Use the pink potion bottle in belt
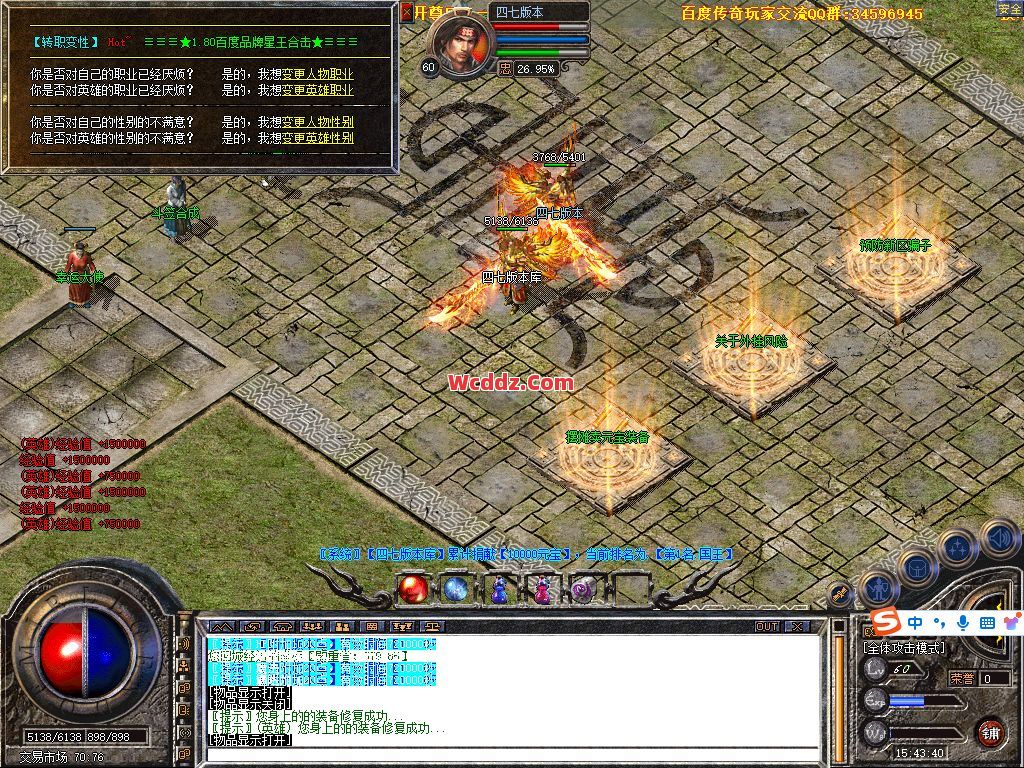Viewport: 1024px width, 768px height. pyautogui.click(x=541, y=591)
